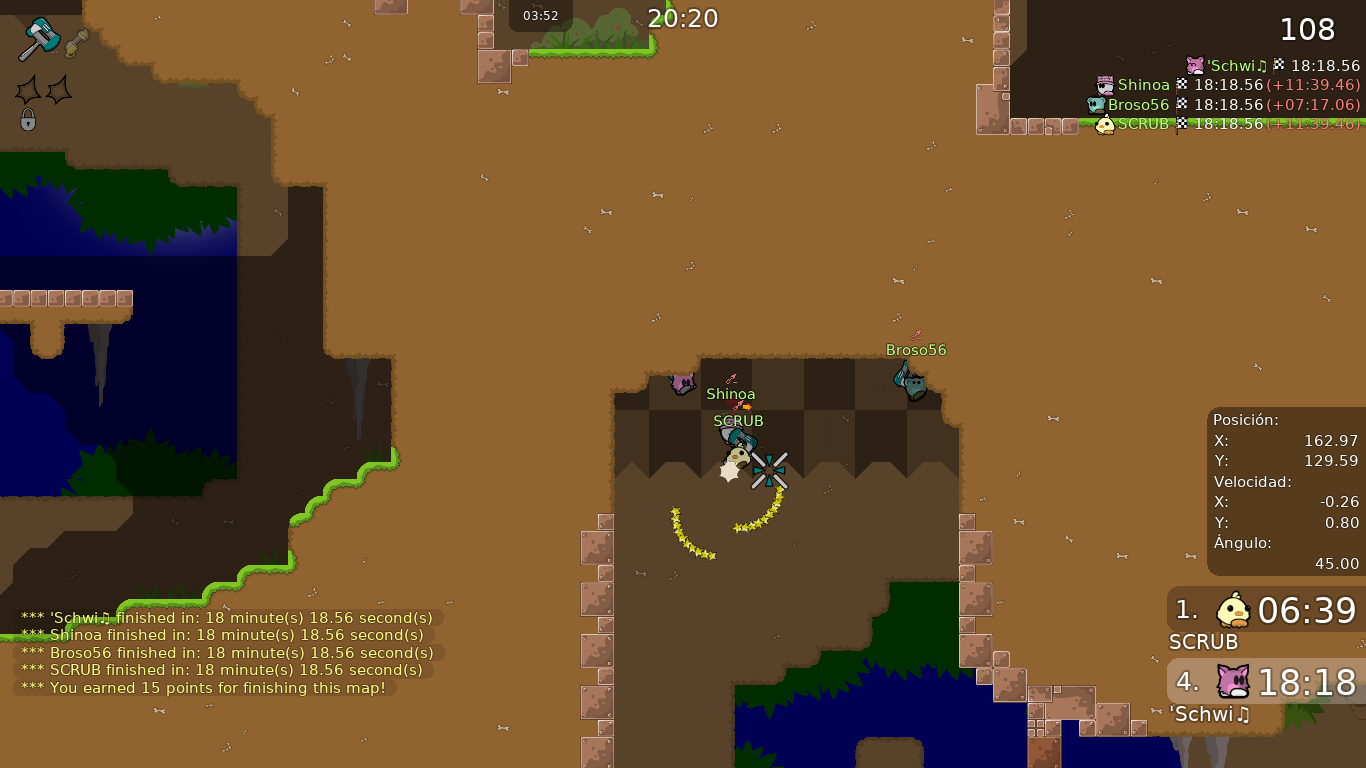Choose Broso56's finish time entry

pos(1223,105)
